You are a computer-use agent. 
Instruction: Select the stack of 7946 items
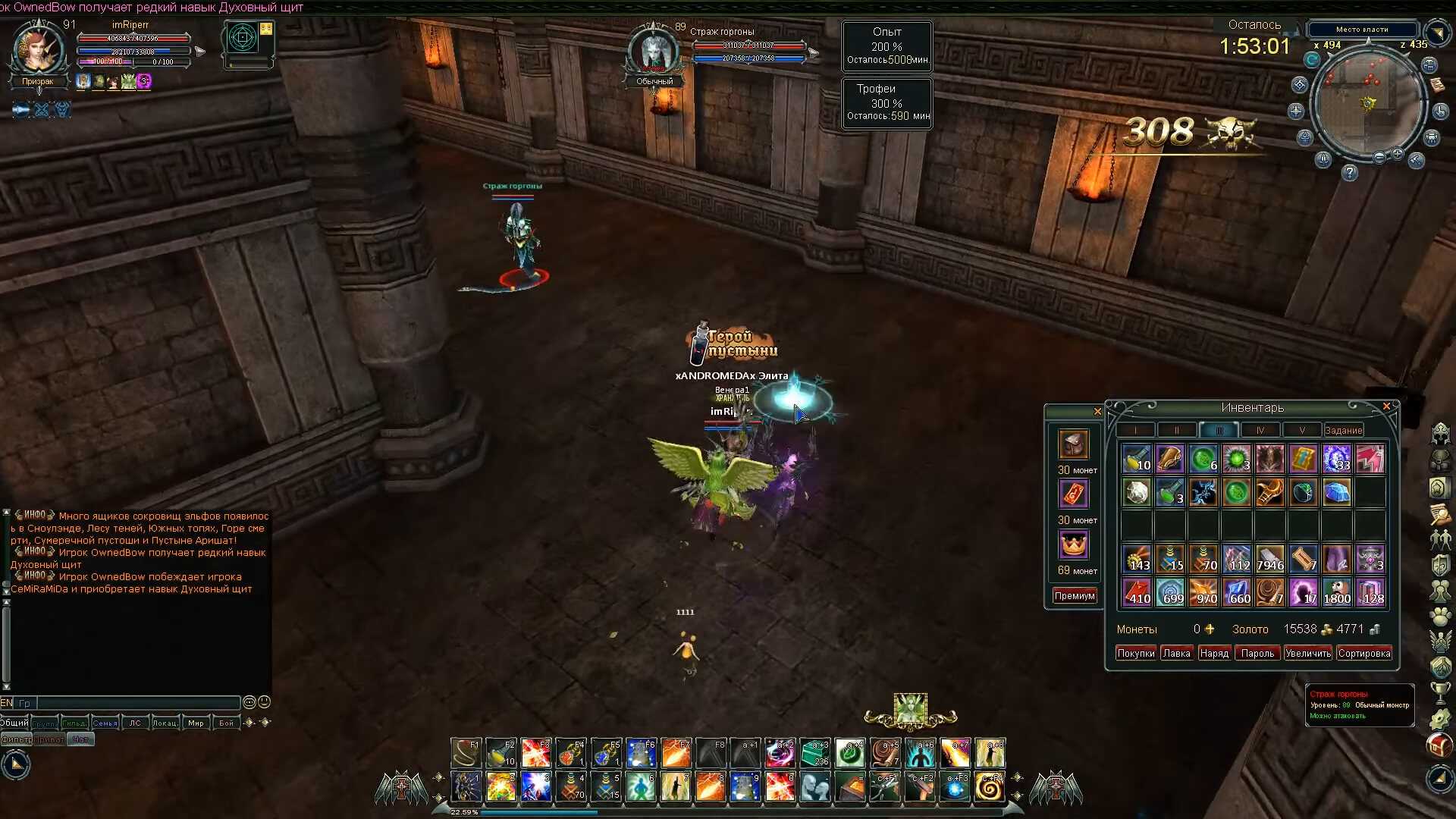(1269, 559)
